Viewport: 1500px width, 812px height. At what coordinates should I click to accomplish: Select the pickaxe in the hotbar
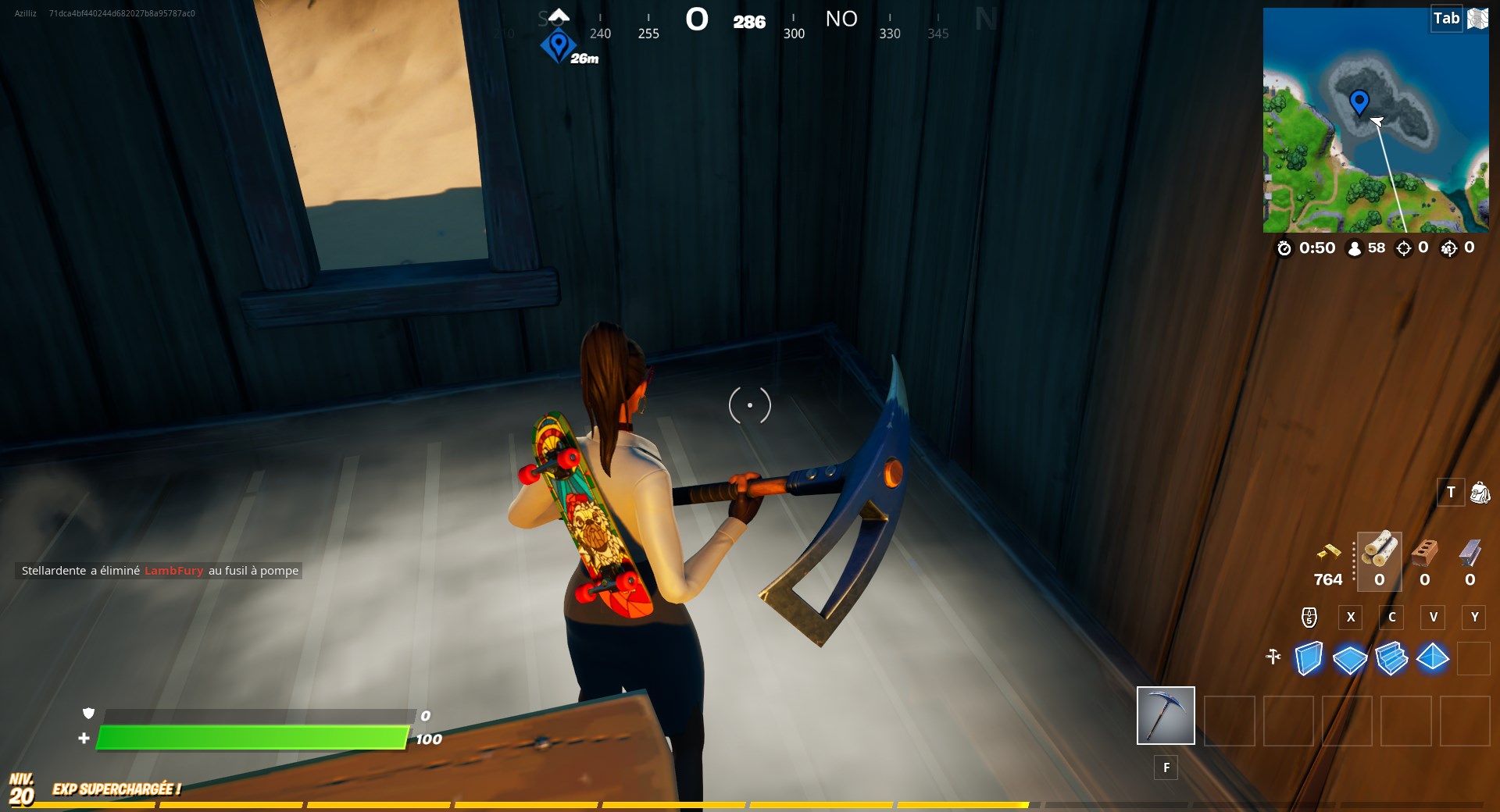pyautogui.click(x=1165, y=715)
